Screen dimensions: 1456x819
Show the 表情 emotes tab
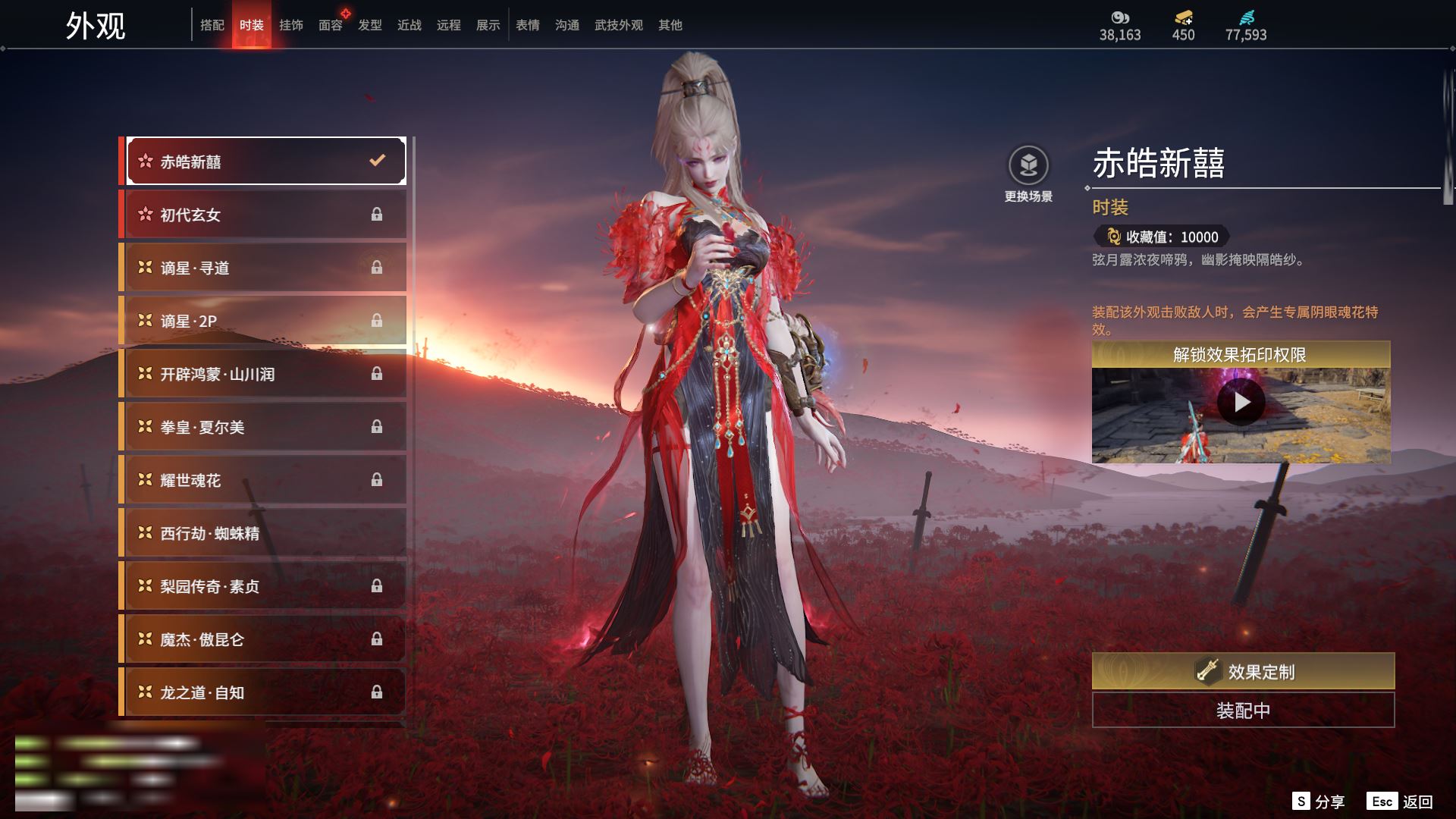[528, 25]
